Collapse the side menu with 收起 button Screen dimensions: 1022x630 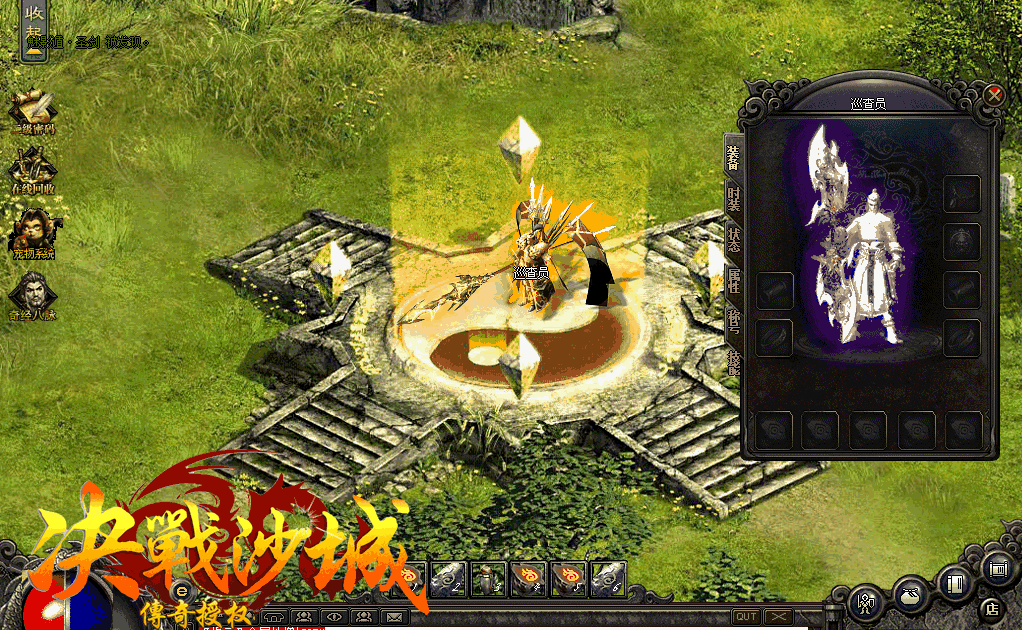click(x=33, y=30)
